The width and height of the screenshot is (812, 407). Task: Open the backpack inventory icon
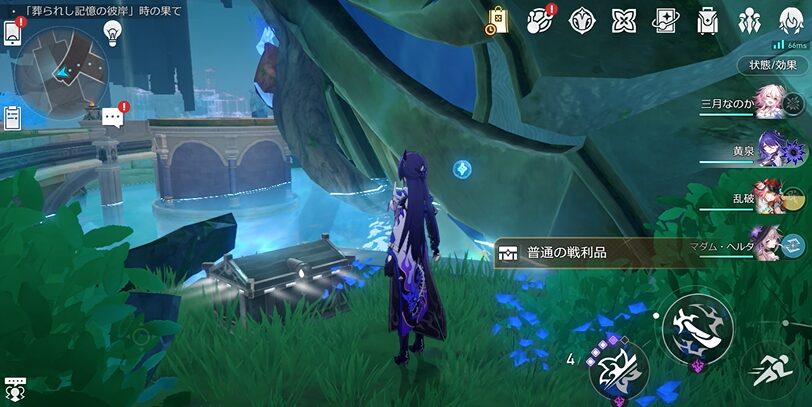point(708,20)
